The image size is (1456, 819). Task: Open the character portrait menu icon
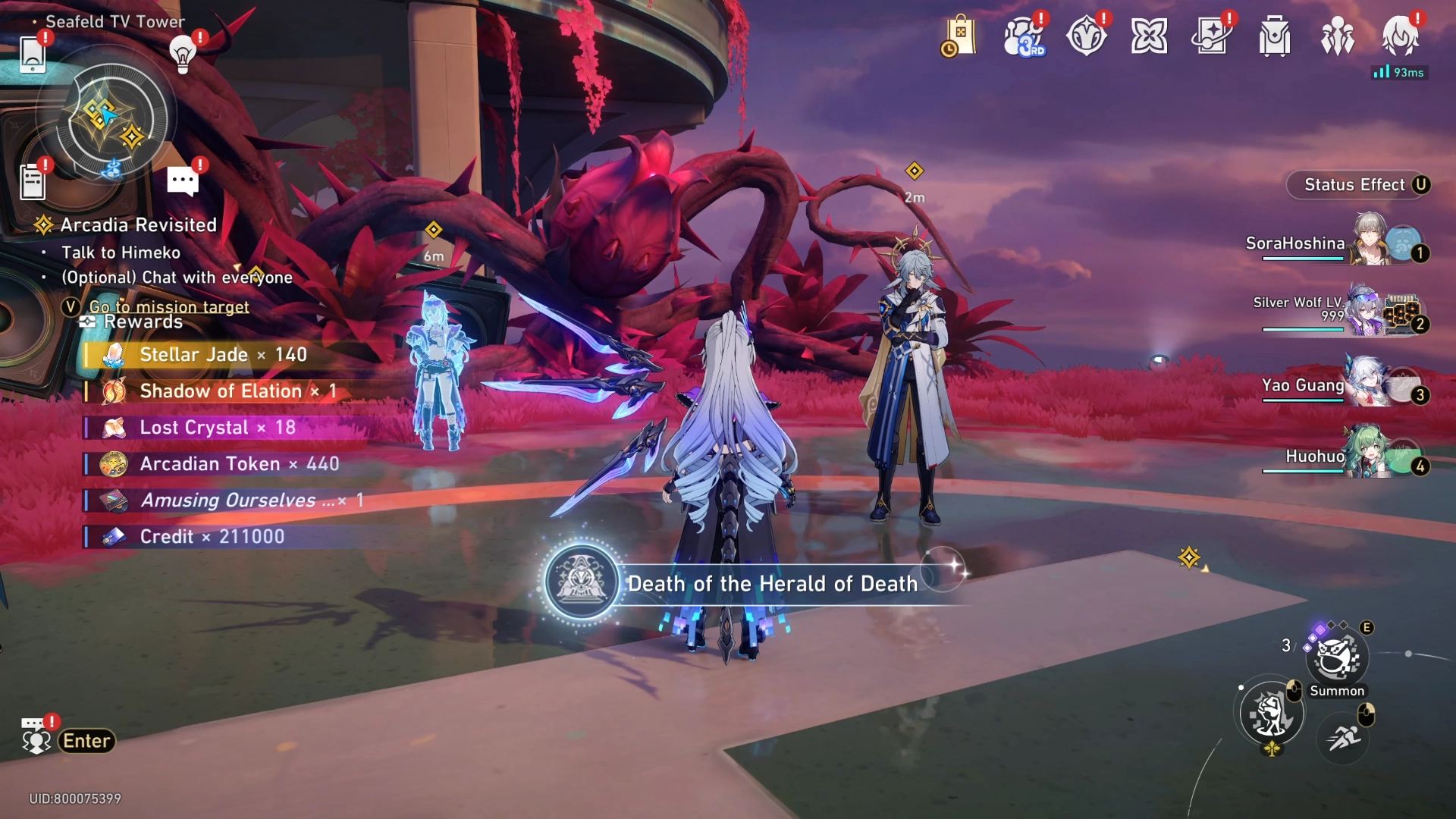tap(1400, 36)
